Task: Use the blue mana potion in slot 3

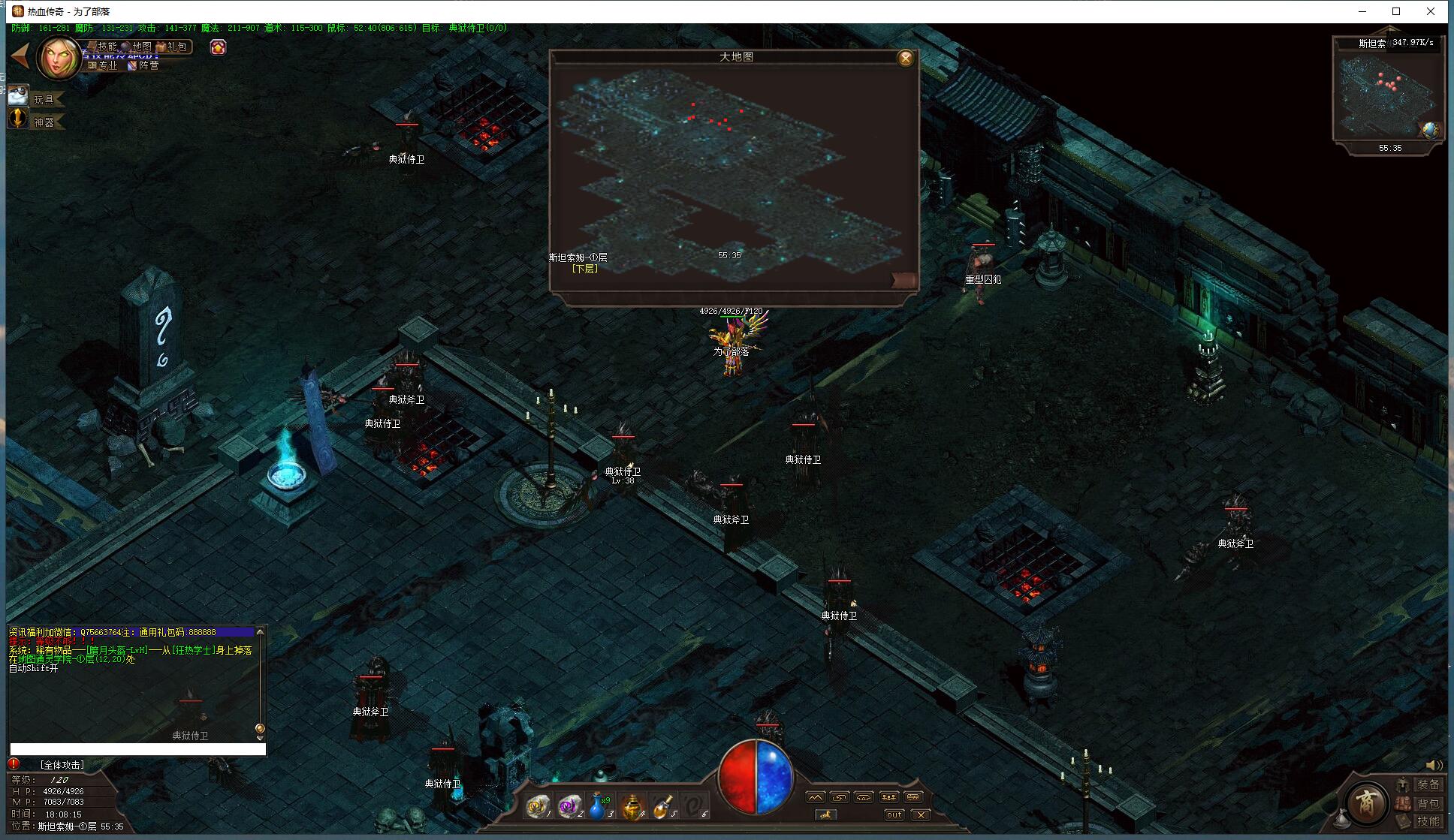Action: (x=597, y=806)
